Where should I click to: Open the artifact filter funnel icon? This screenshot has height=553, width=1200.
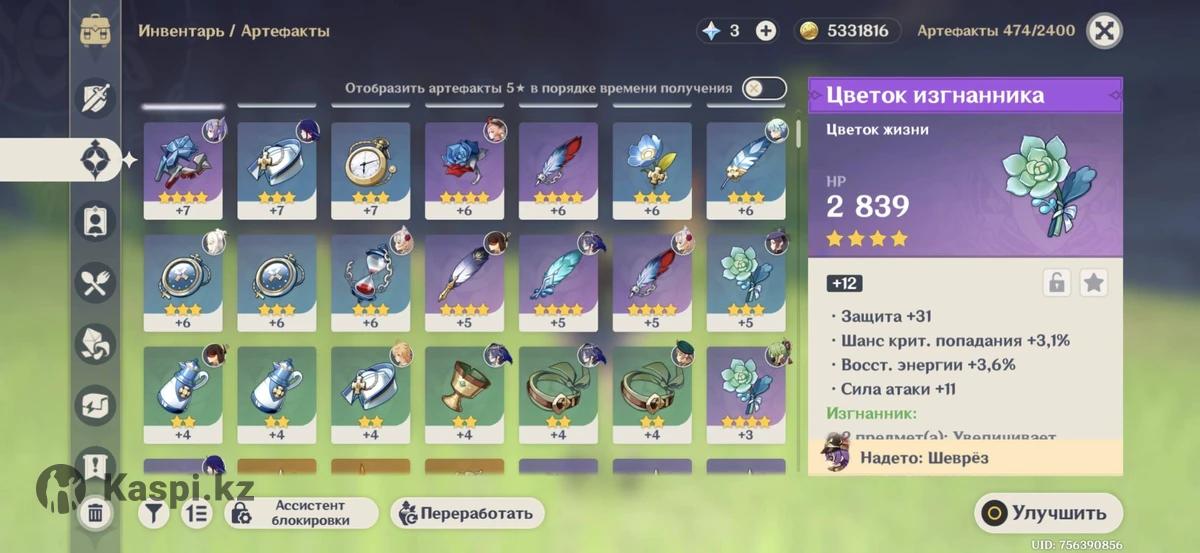pyautogui.click(x=153, y=514)
